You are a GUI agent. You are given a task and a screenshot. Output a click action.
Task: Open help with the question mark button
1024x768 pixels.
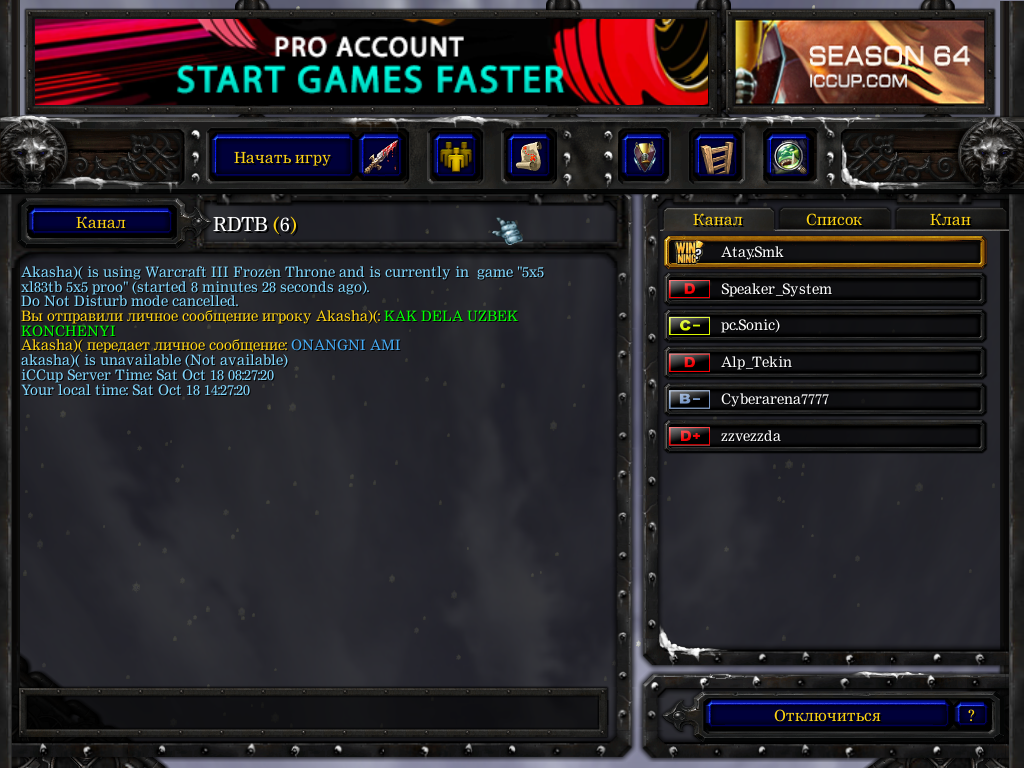pos(971,715)
